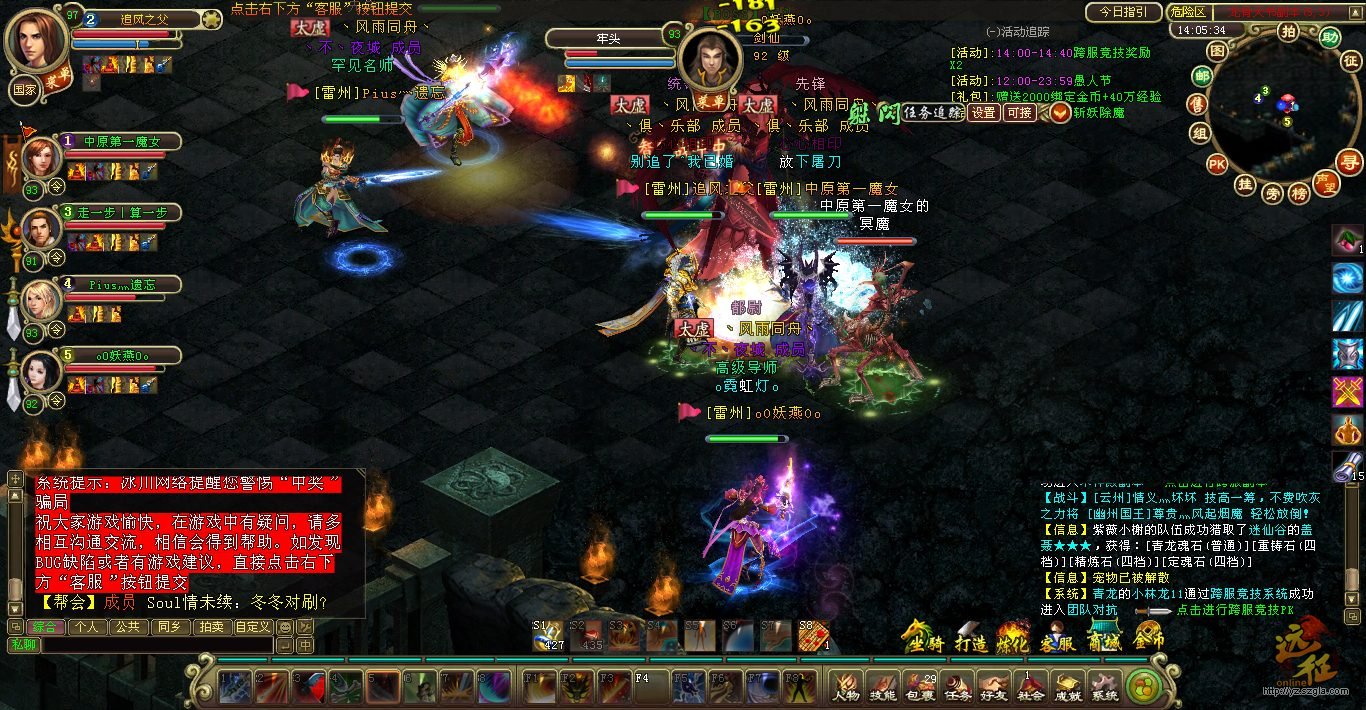
Task: Open the 技能 skills window
Action: tap(883, 687)
